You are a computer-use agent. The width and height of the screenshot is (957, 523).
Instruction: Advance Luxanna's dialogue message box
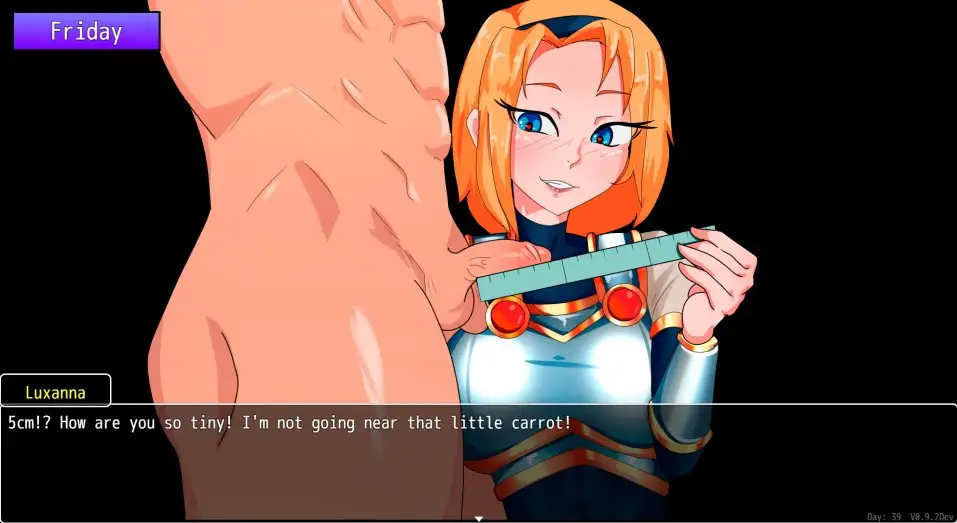(x=478, y=460)
